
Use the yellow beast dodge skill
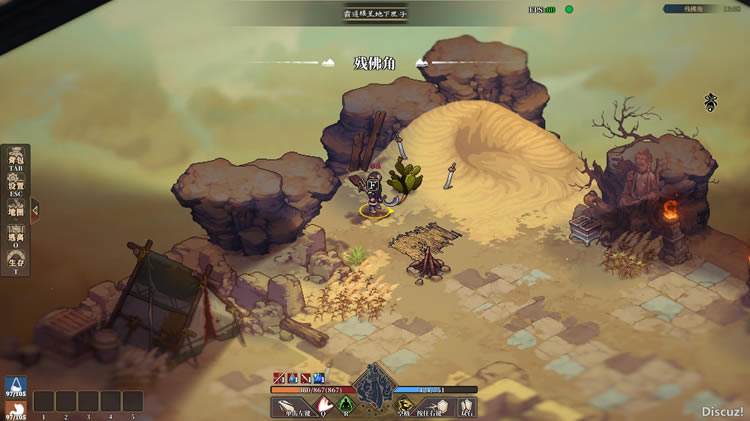(x=404, y=406)
